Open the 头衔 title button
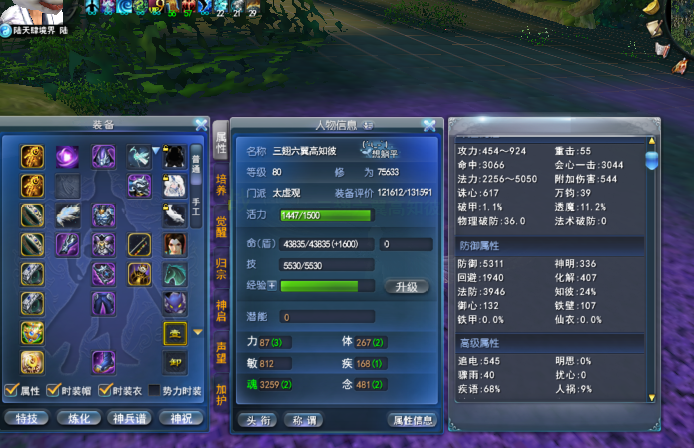 pyautogui.click(x=257, y=420)
